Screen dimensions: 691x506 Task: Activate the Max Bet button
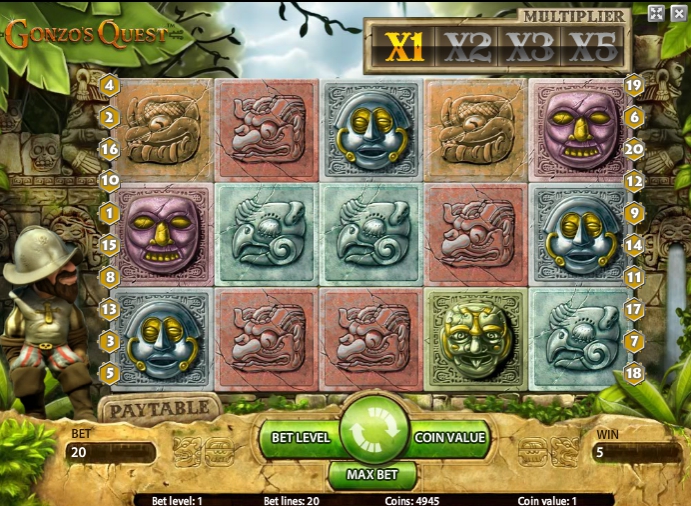[373, 473]
